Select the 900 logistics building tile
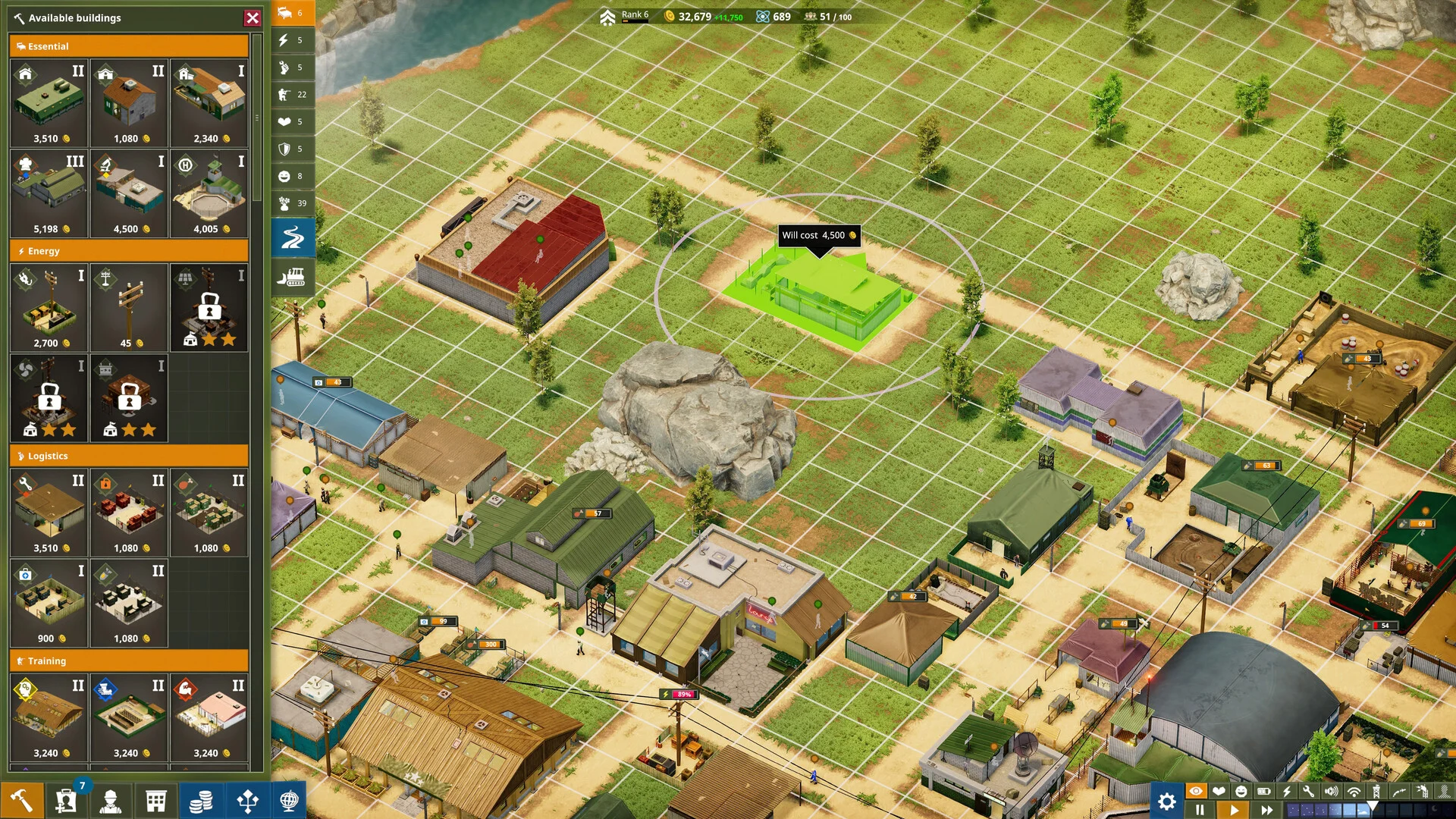 [49, 603]
